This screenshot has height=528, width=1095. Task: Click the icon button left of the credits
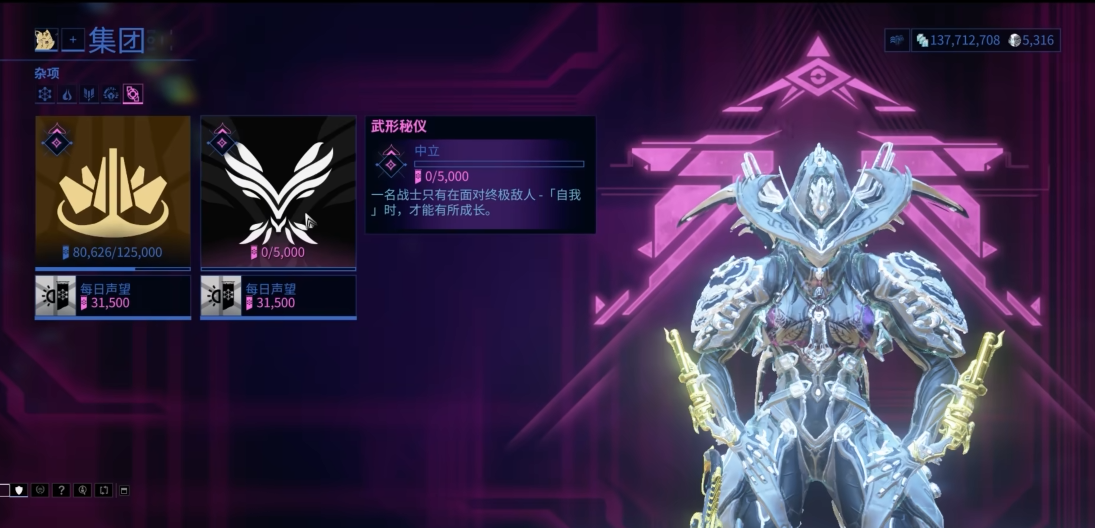coord(896,40)
